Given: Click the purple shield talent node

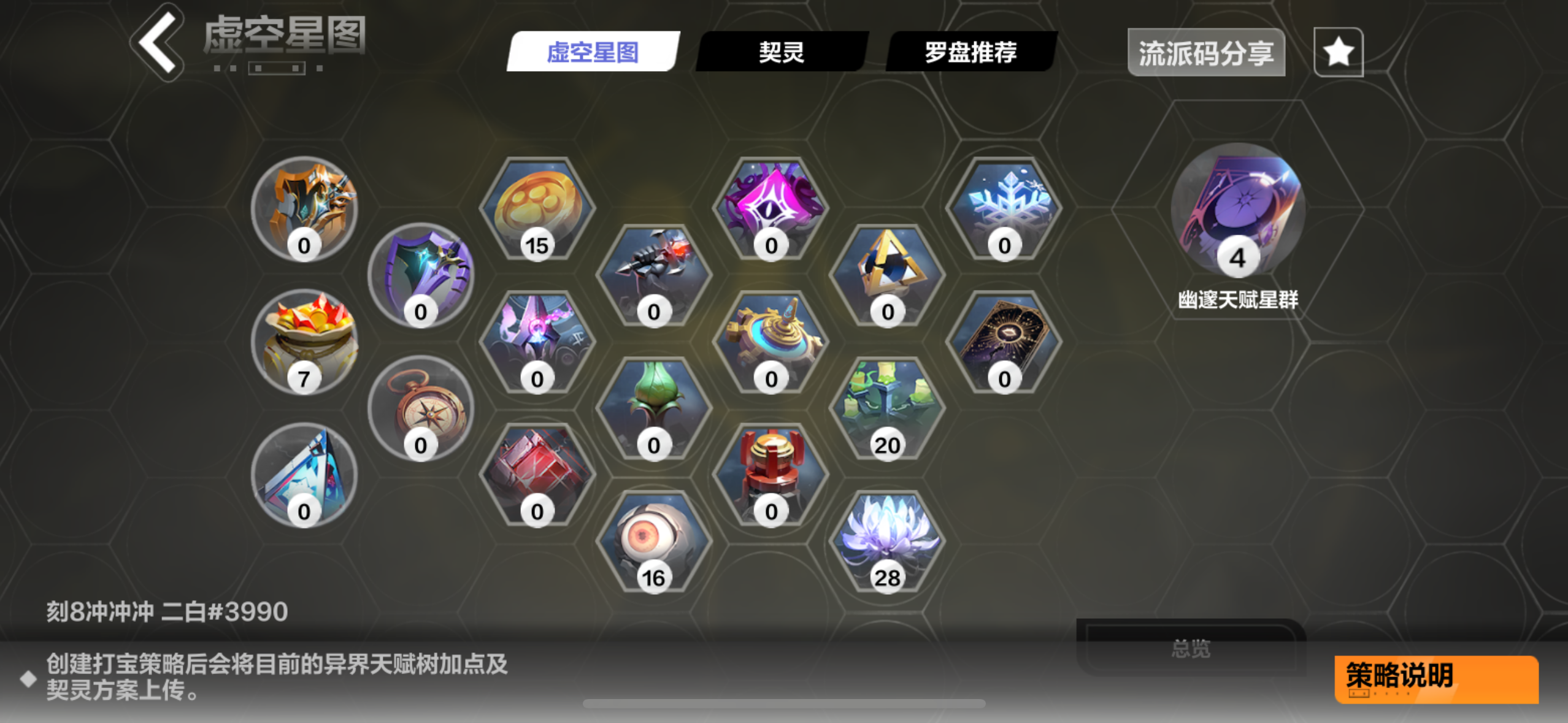Looking at the screenshot, I should tap(421, 276).
